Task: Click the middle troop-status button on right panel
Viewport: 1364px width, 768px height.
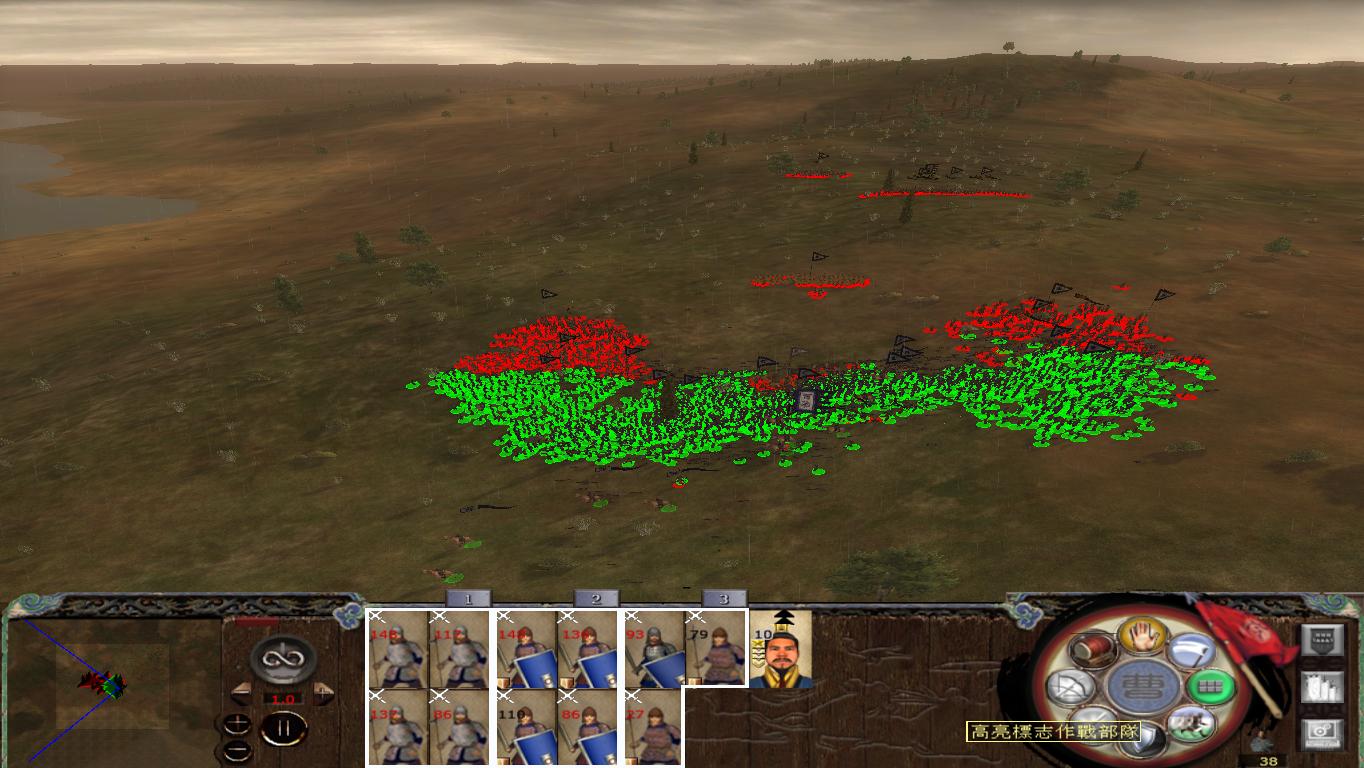Action: click(1321, 687)
